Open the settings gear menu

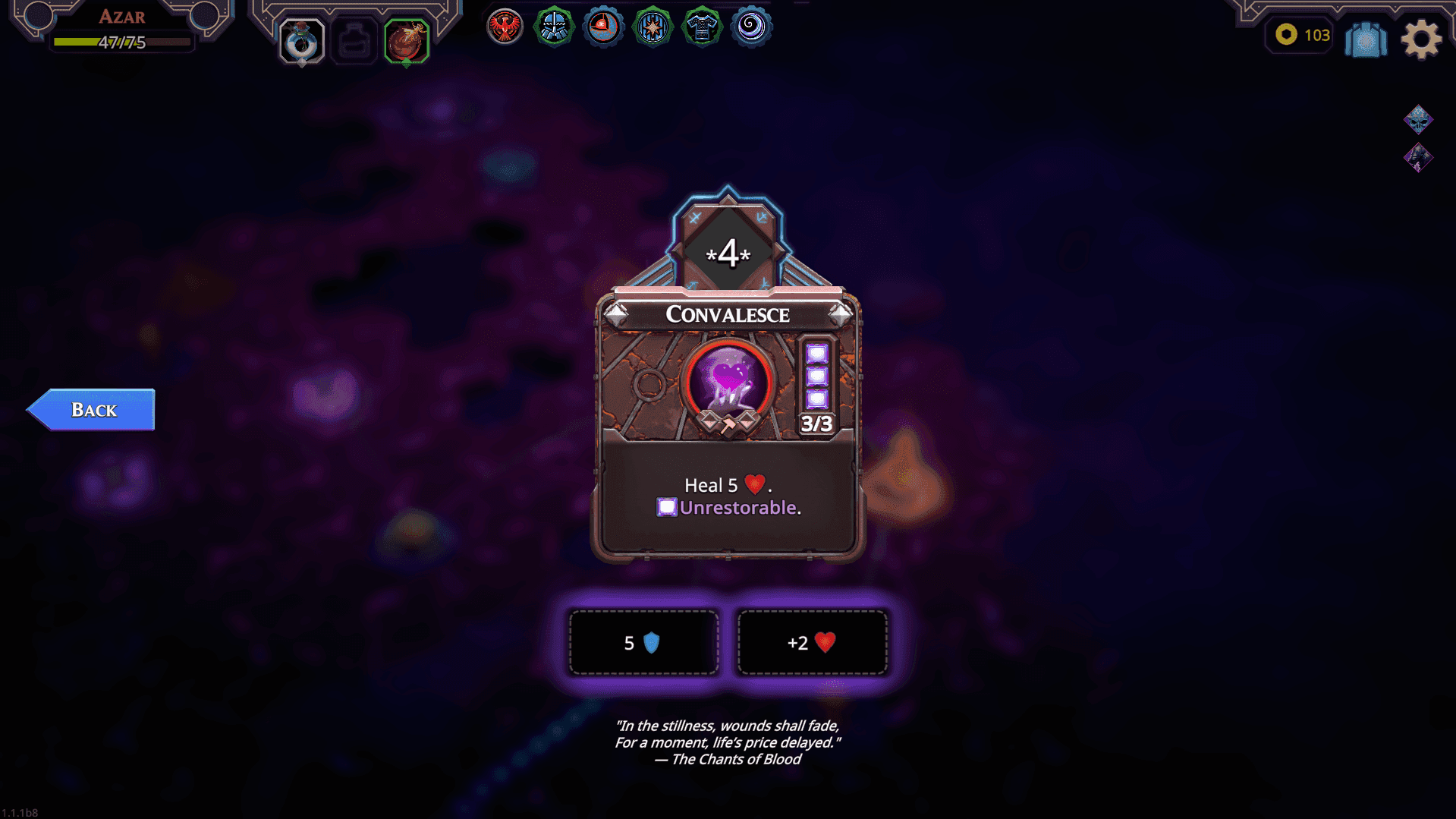click(x=1422, y=39)
